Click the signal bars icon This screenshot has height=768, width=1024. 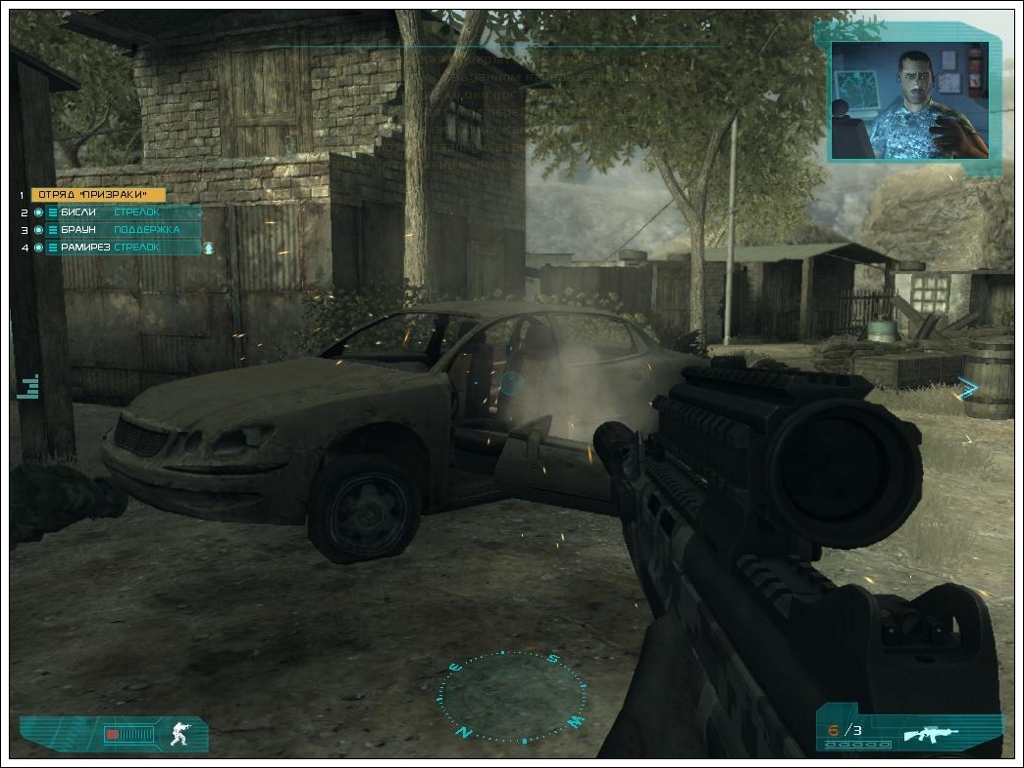coord(28,387)
